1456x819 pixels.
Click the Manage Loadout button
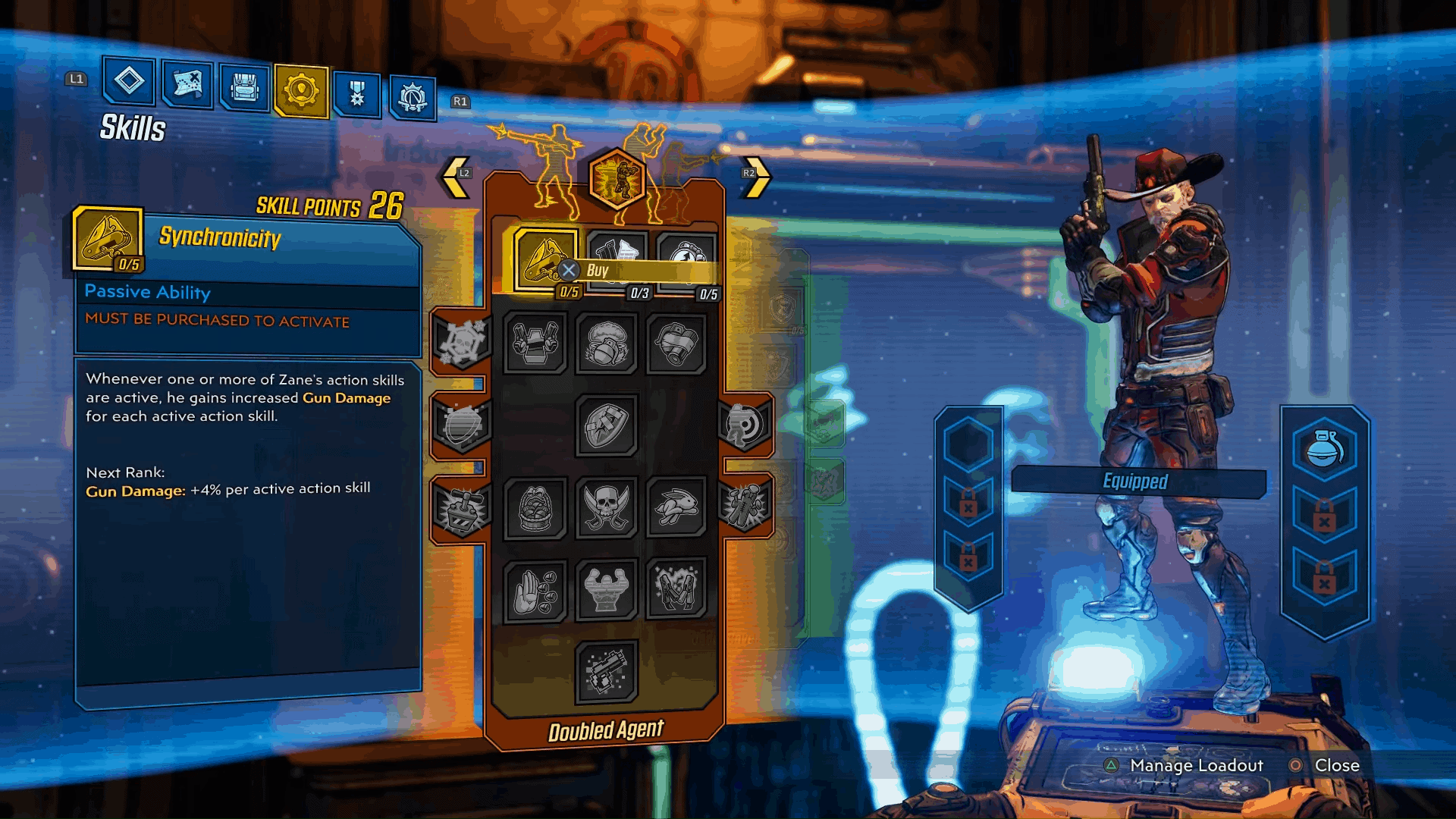pyautogui.click(x=1195, y=766)
